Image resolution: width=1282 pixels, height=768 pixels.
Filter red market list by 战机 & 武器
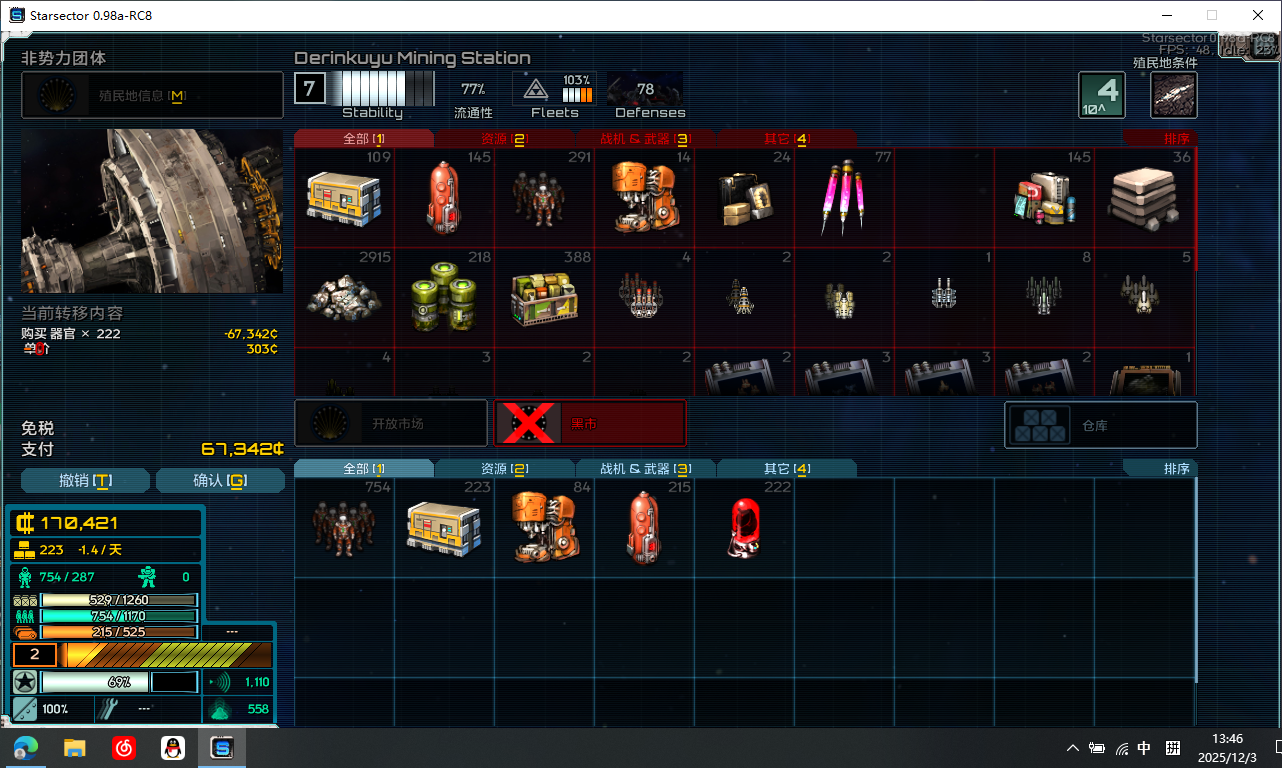645,139
